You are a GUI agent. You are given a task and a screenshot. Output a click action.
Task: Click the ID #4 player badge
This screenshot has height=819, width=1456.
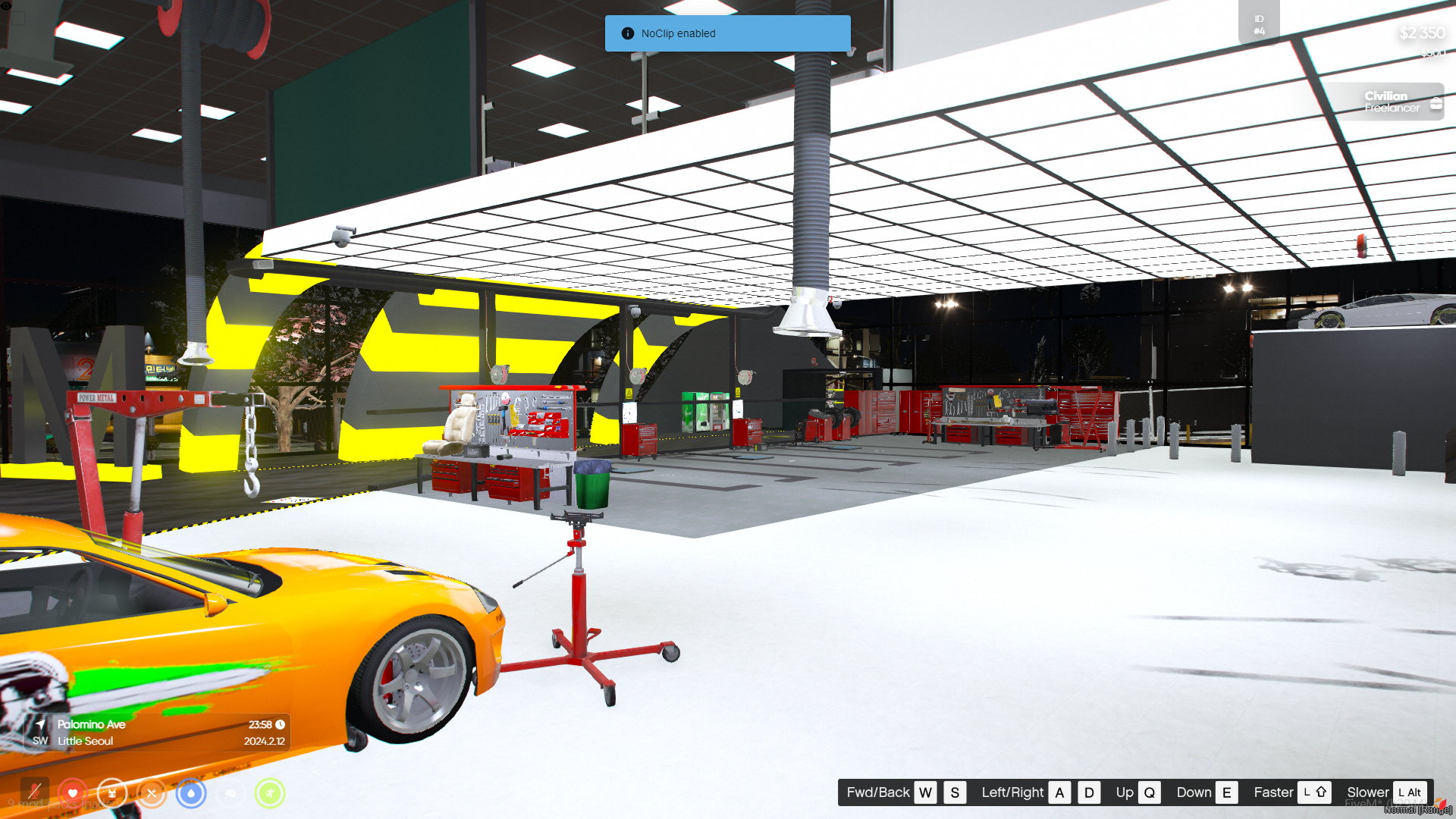click(1259, 24)
